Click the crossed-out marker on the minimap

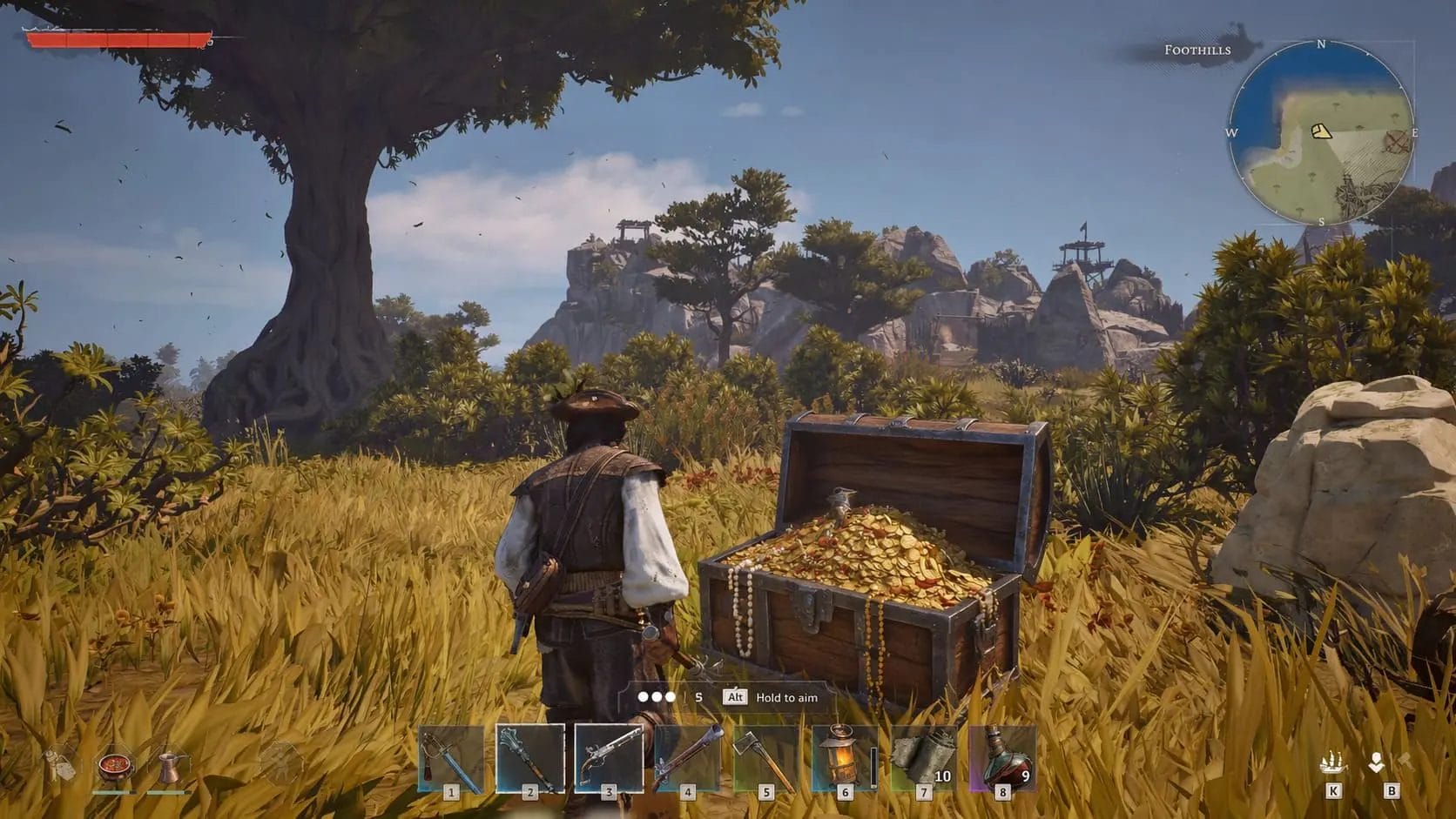(x=1397, y=142)
